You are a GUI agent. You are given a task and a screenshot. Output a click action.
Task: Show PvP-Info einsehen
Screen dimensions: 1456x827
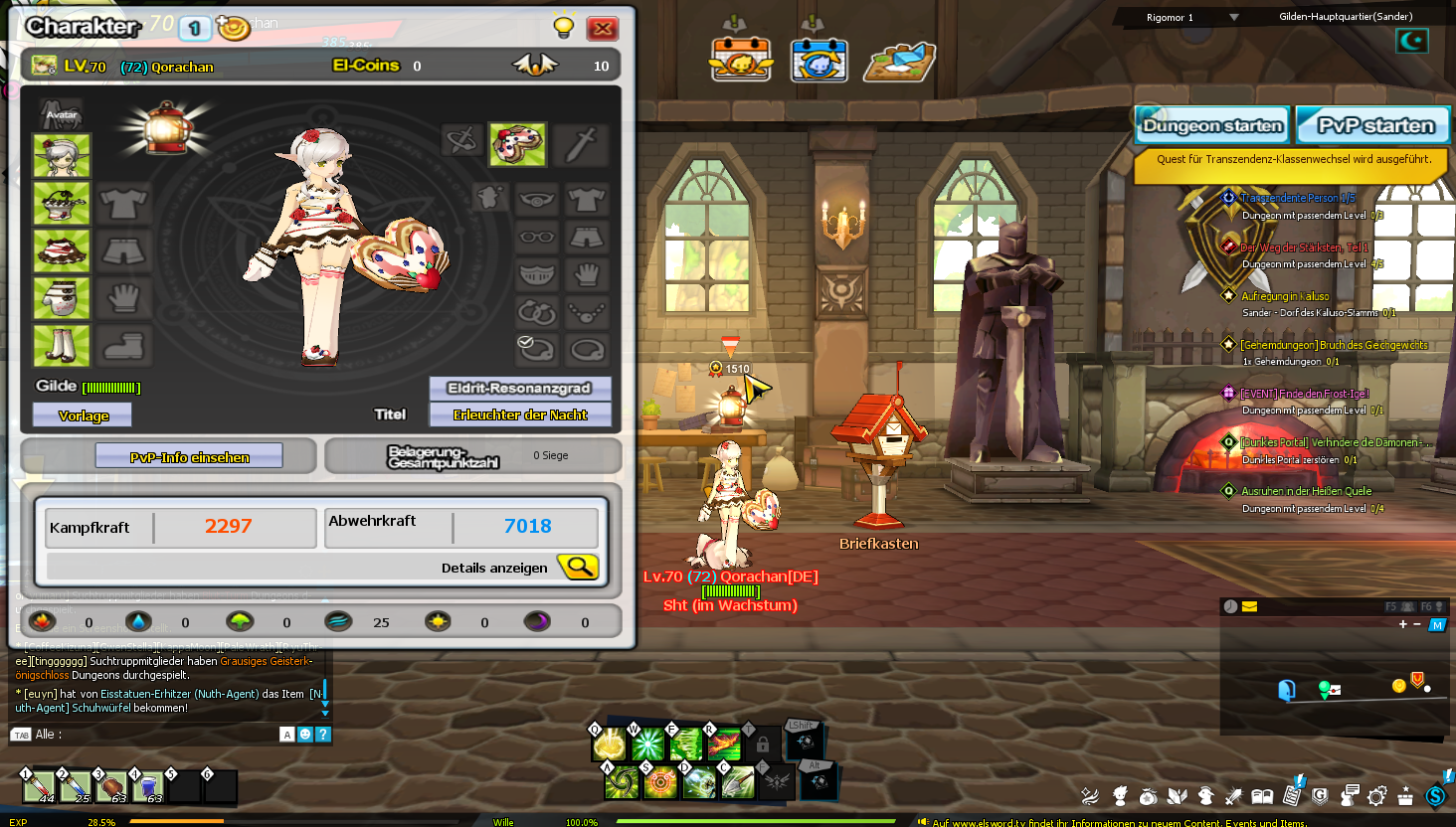(x=189, y=457)
